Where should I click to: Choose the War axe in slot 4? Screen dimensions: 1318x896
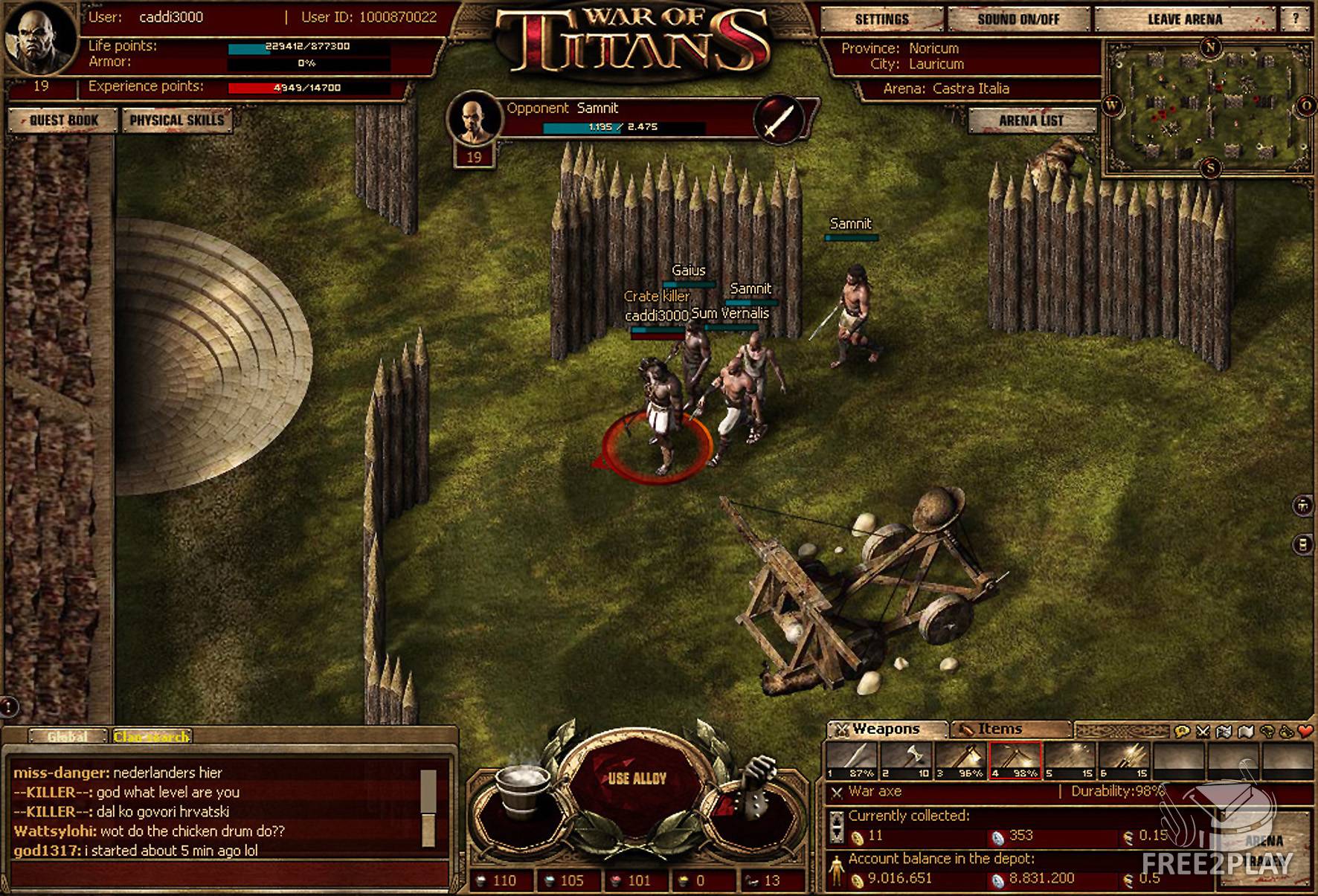1015,760
